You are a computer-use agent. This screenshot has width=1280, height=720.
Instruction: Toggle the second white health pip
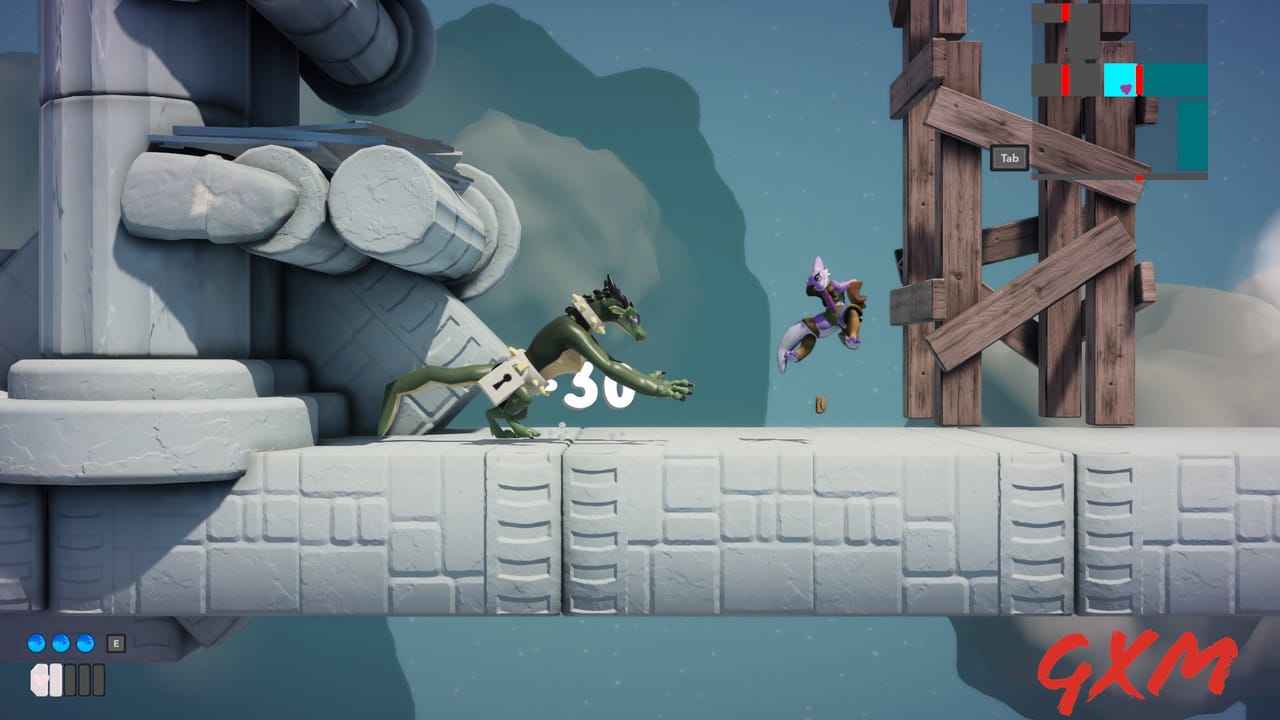point(55,680)
